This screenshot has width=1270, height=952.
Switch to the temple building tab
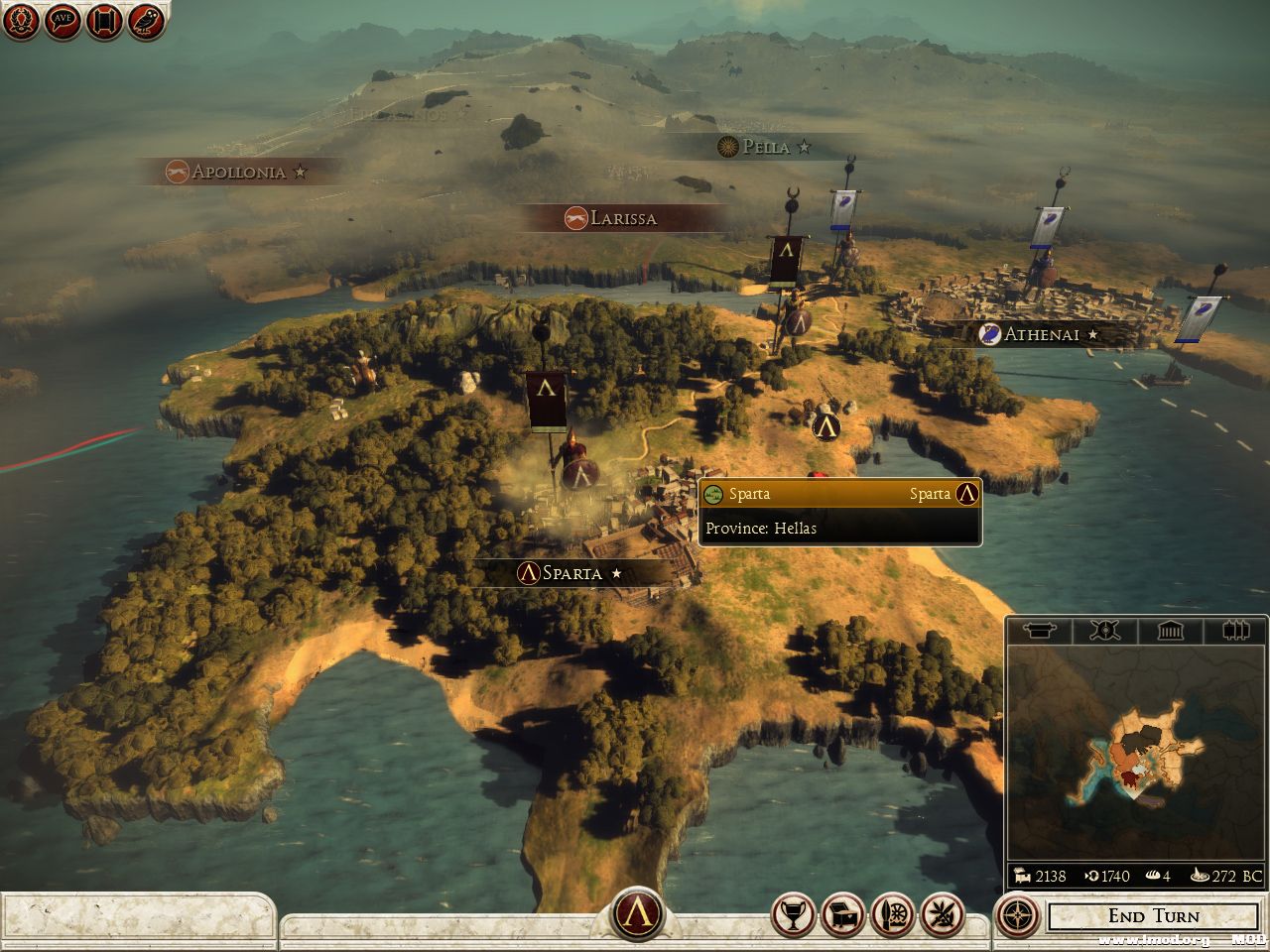pyautogui.click(x=1170, y=631)
